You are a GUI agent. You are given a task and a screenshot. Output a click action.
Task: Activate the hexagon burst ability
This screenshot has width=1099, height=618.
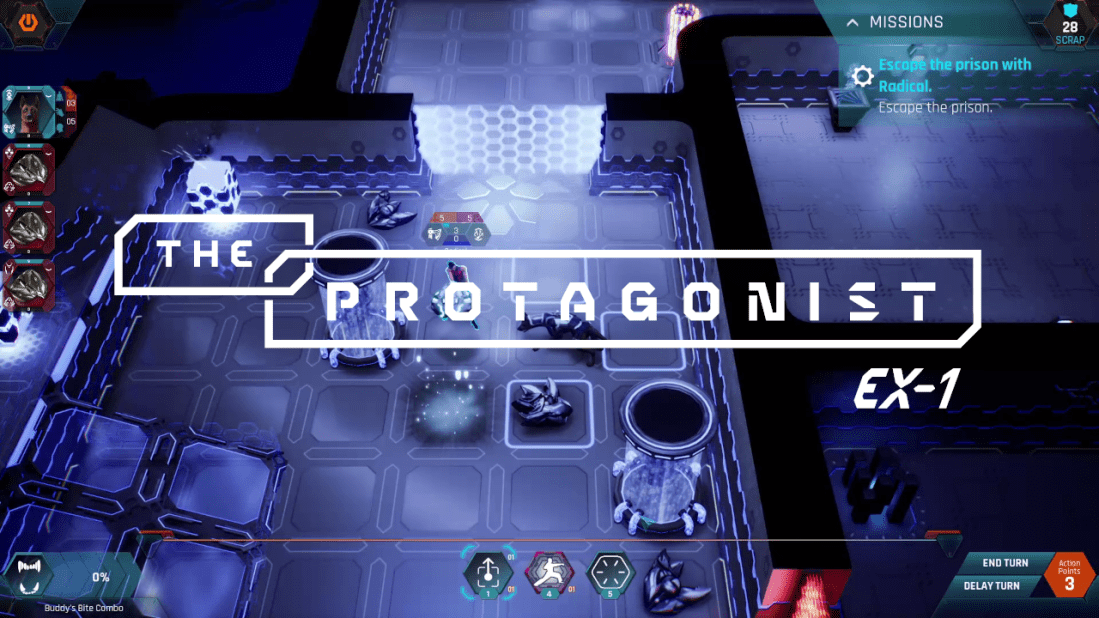point(610,574)
